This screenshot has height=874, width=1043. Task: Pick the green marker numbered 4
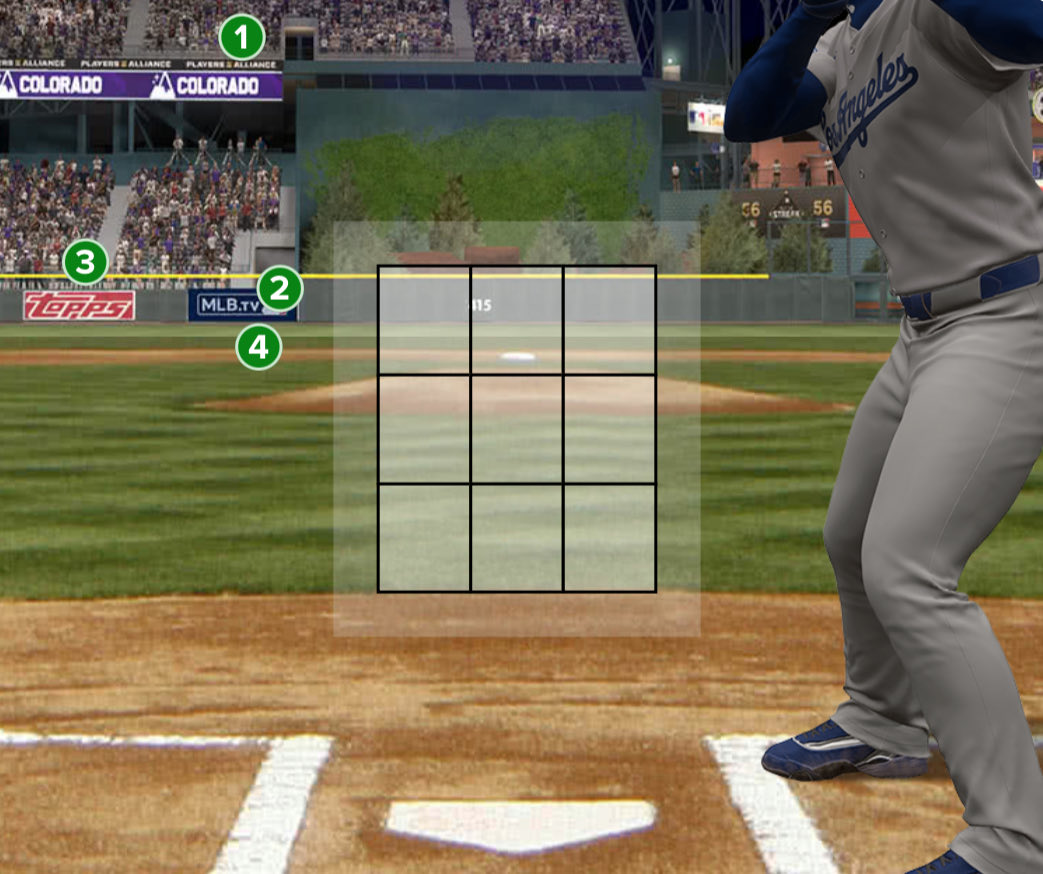[259, 348]
